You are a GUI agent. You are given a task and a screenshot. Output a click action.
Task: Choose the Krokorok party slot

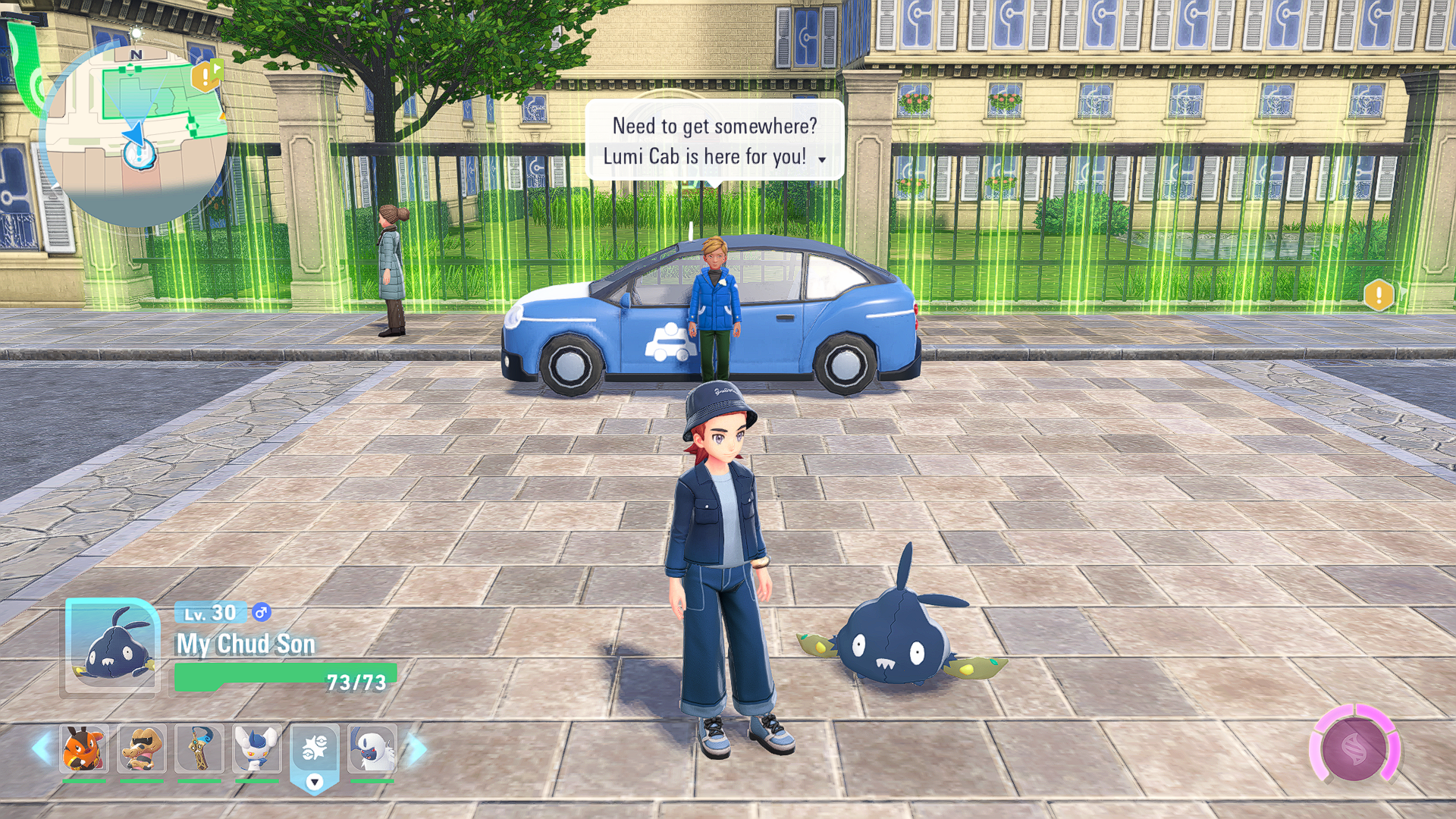pos(142,748)
